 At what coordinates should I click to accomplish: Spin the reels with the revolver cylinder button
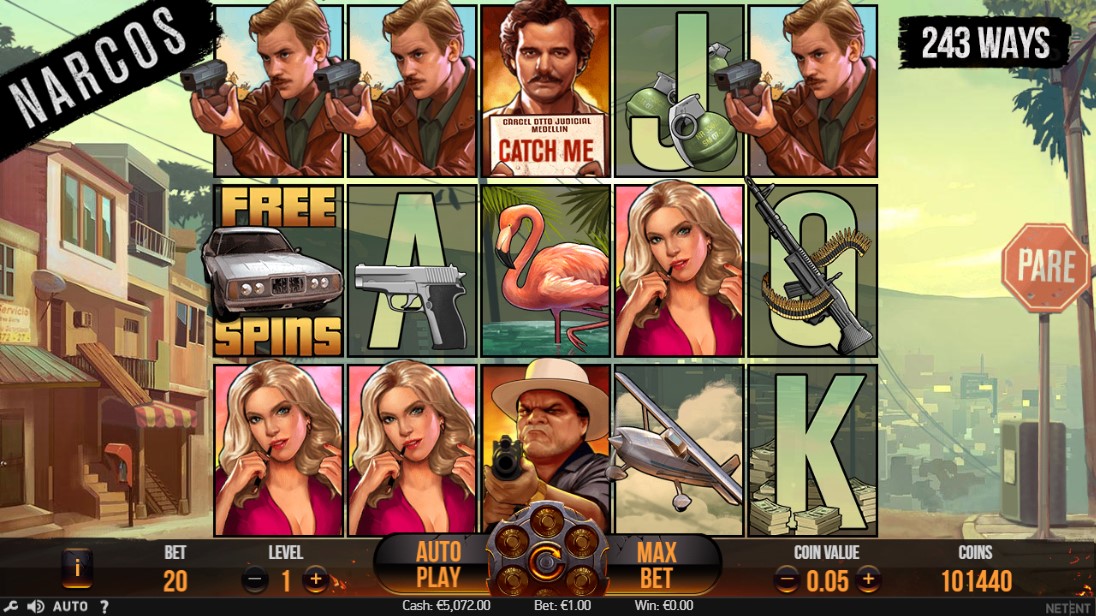click(x=547, y=560)
